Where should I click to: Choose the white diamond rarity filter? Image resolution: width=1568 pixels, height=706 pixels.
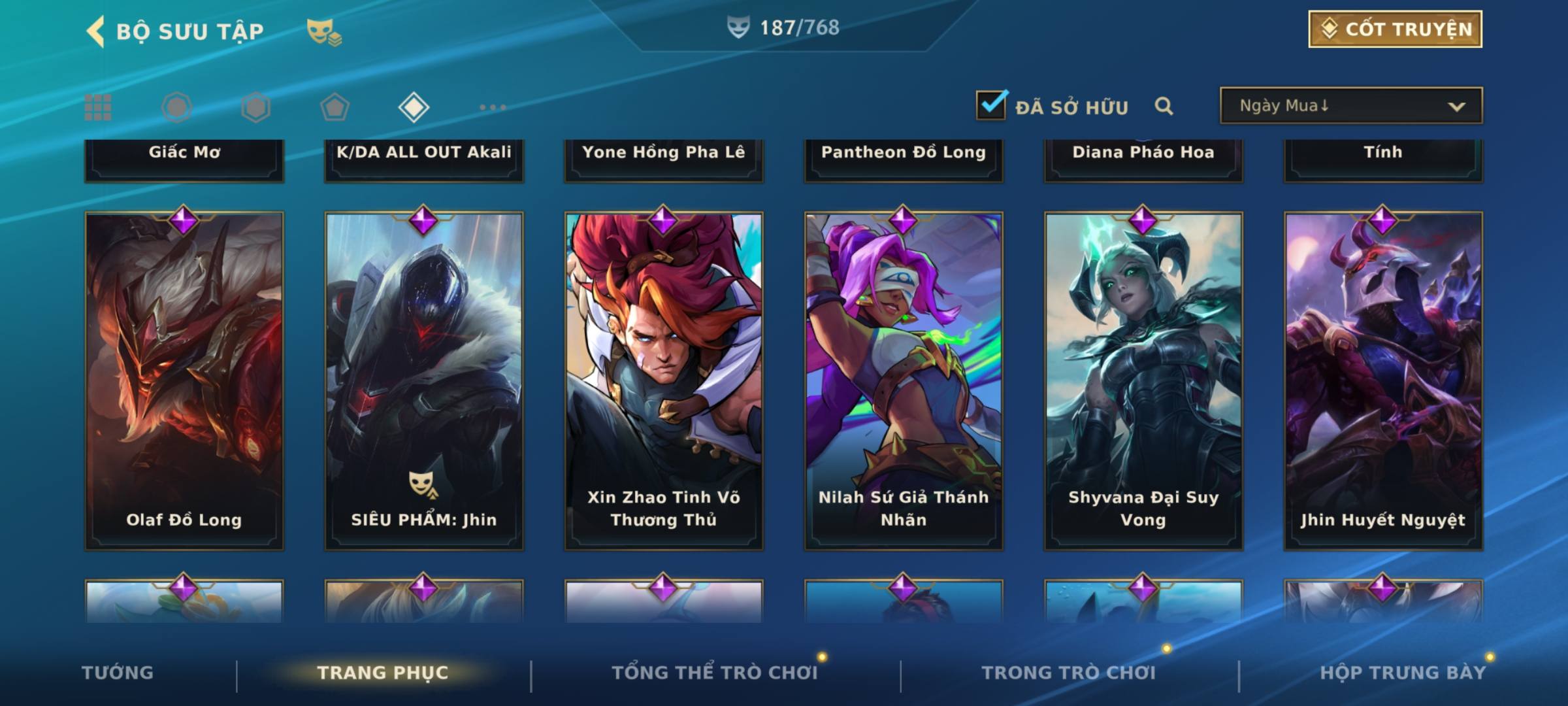click(x=414, y=107)
